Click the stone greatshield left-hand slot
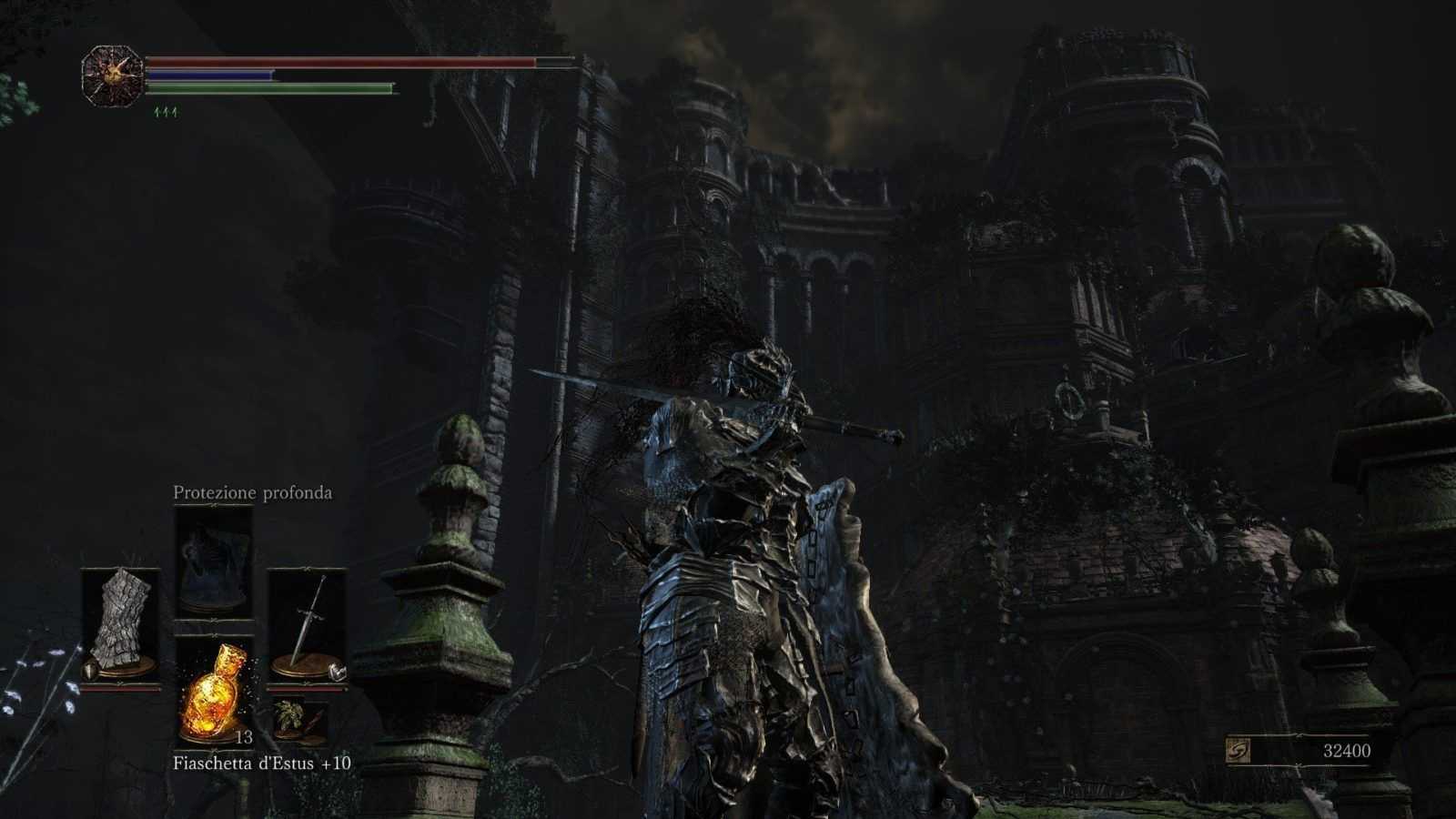Screen dimensions: 1456x819 [x=121, y=625]
